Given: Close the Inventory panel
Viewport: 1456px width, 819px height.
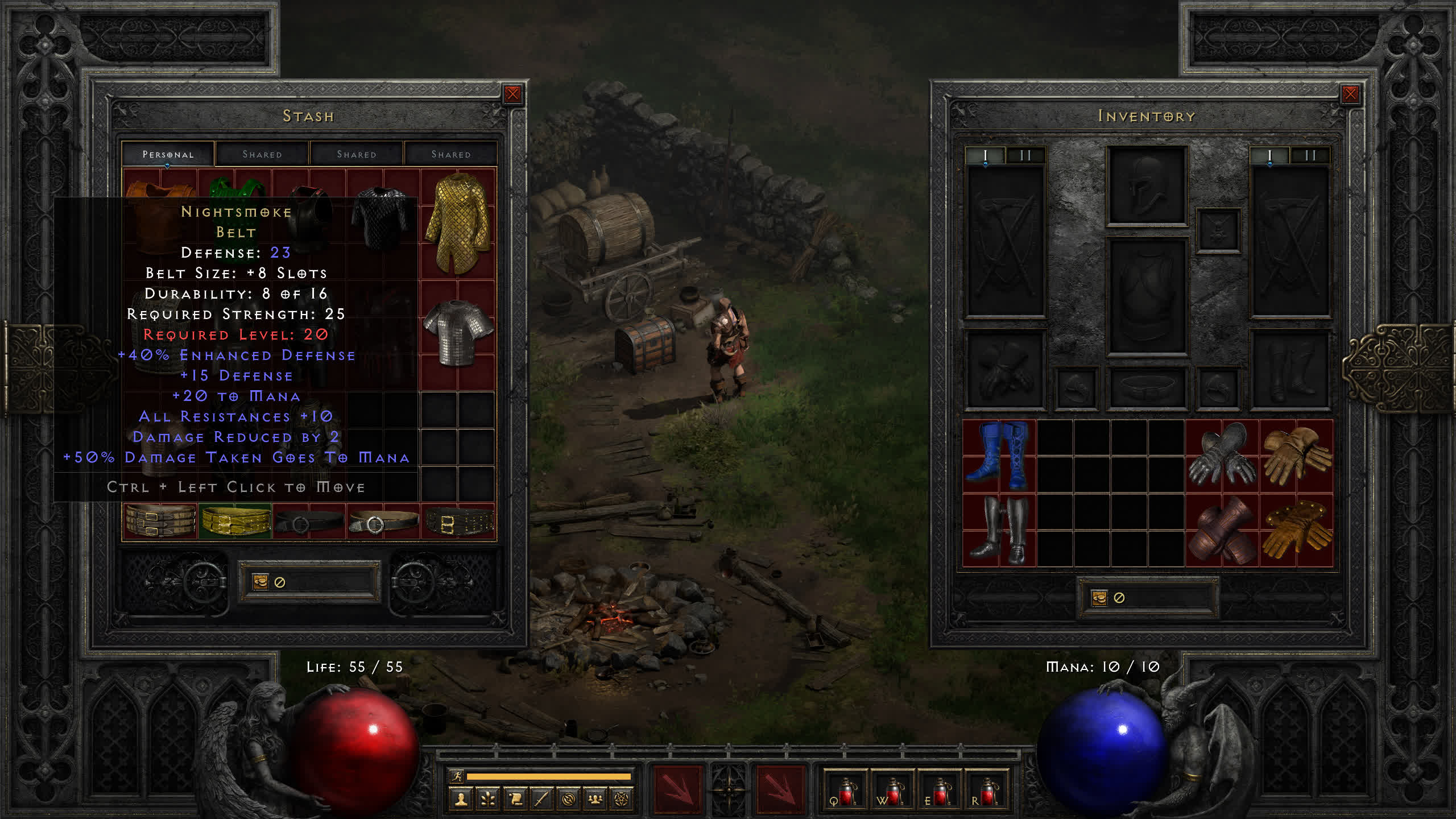Looking at the screenshot, I should coord(1350,94).
